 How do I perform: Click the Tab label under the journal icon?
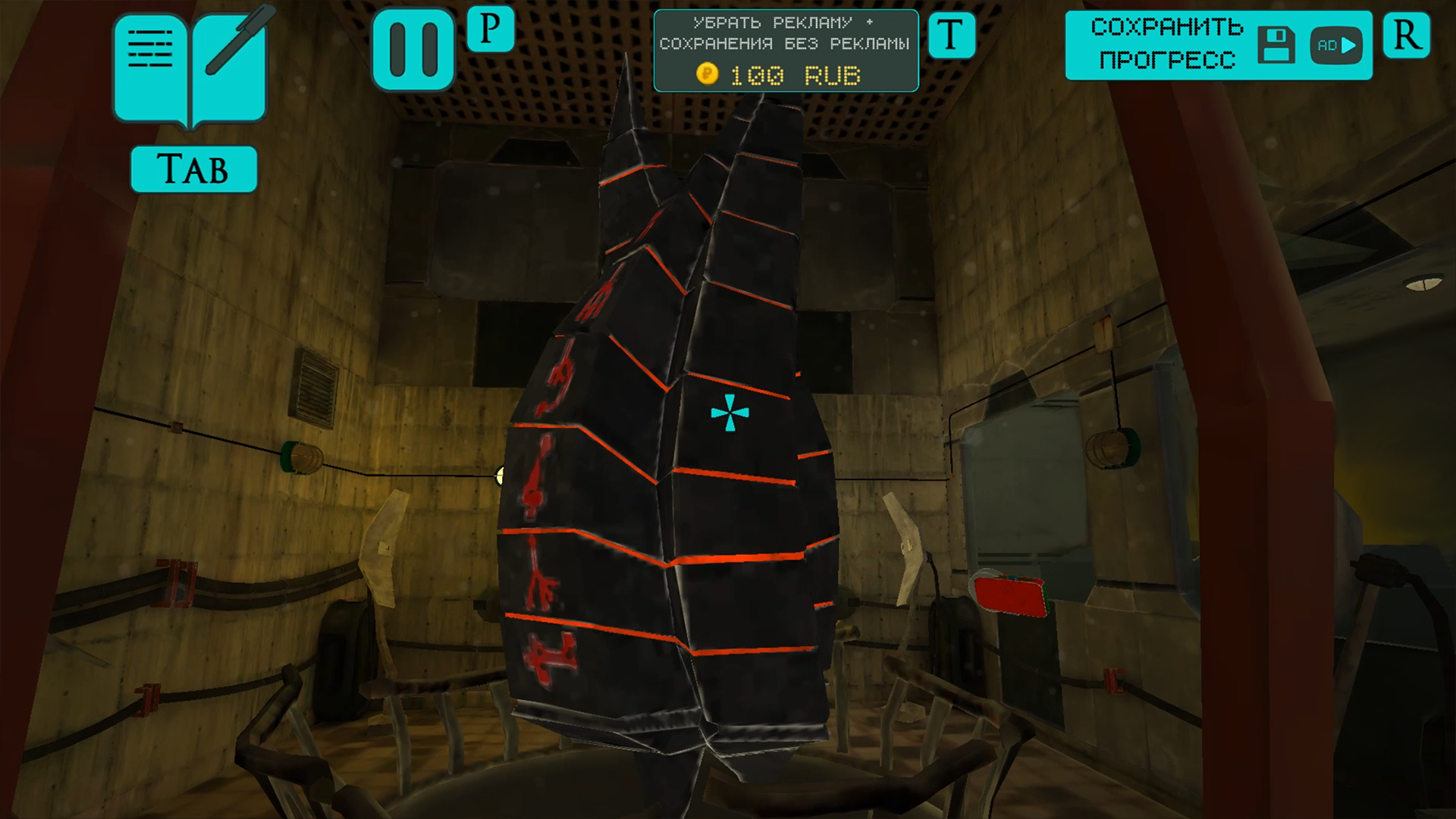(193, 168)
